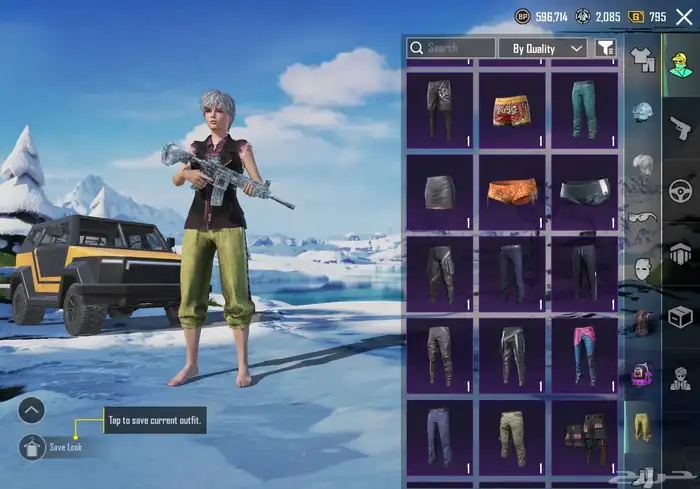Image resolution: width=700 pixels, height=489 pixels.
Task: Open the crate box tab
Action: point(680,316)
